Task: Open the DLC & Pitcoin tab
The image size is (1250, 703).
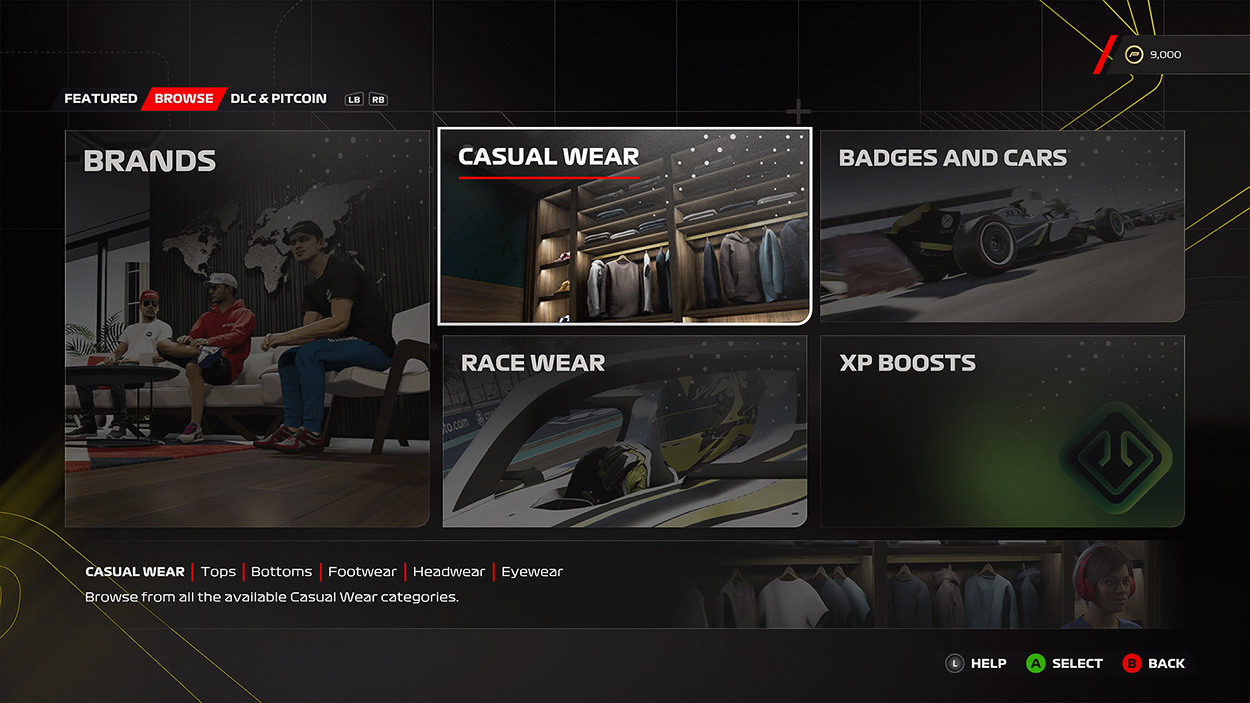Action: 278,99
